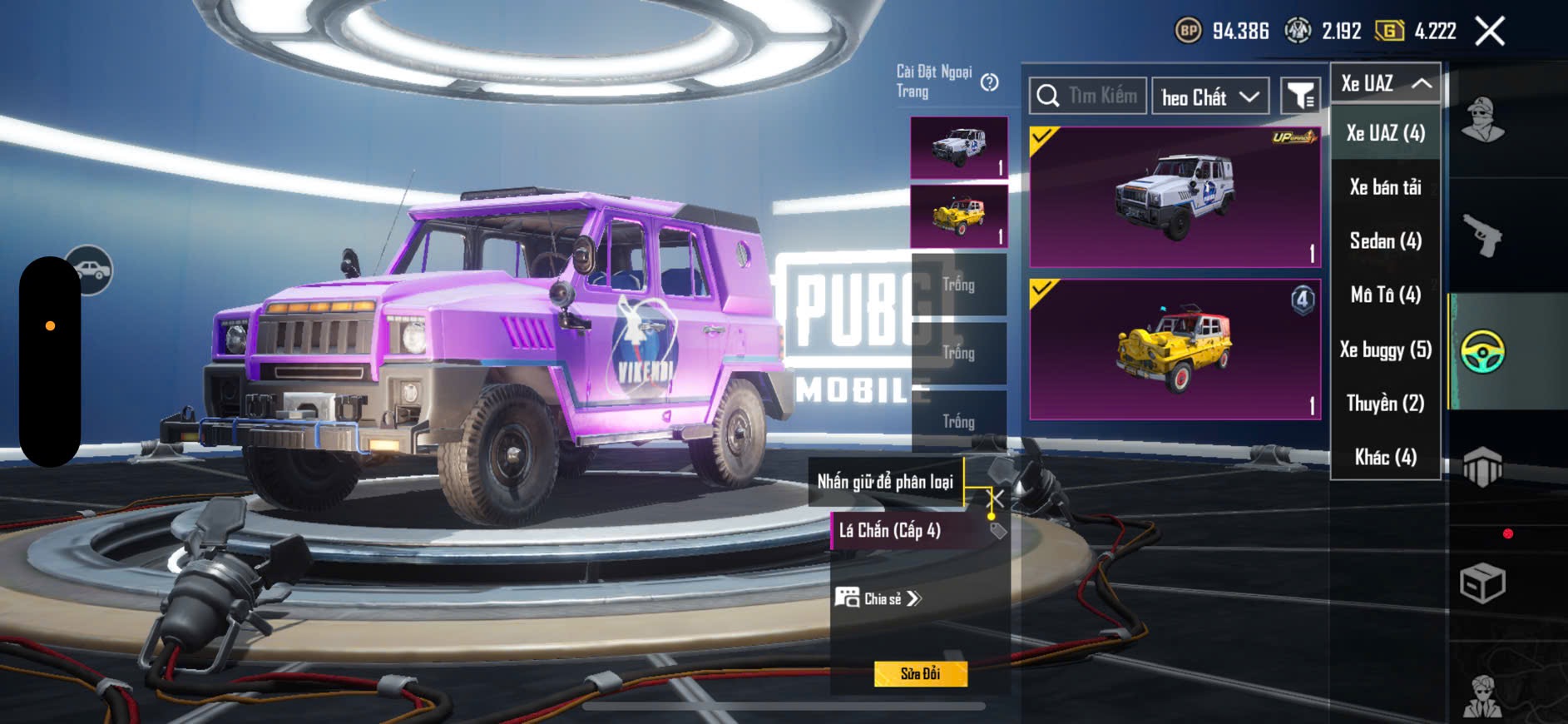The height and width of the screenshot is (724, 1568).
Task: Open the Cài Đặt Ngoại Trang help icon
Action: point(989,82)
